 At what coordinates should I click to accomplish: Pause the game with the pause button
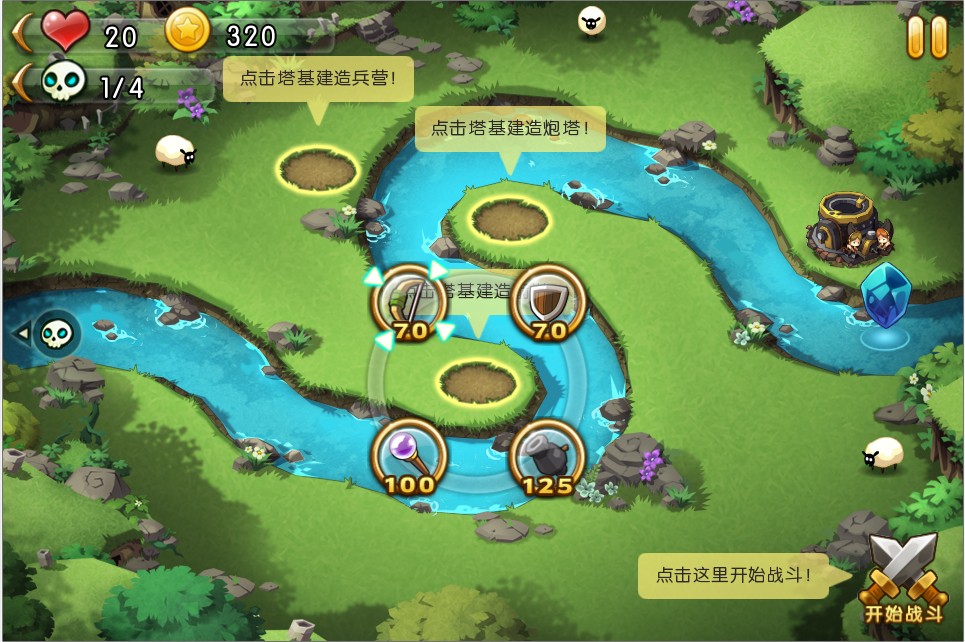(x=926, y=37)
